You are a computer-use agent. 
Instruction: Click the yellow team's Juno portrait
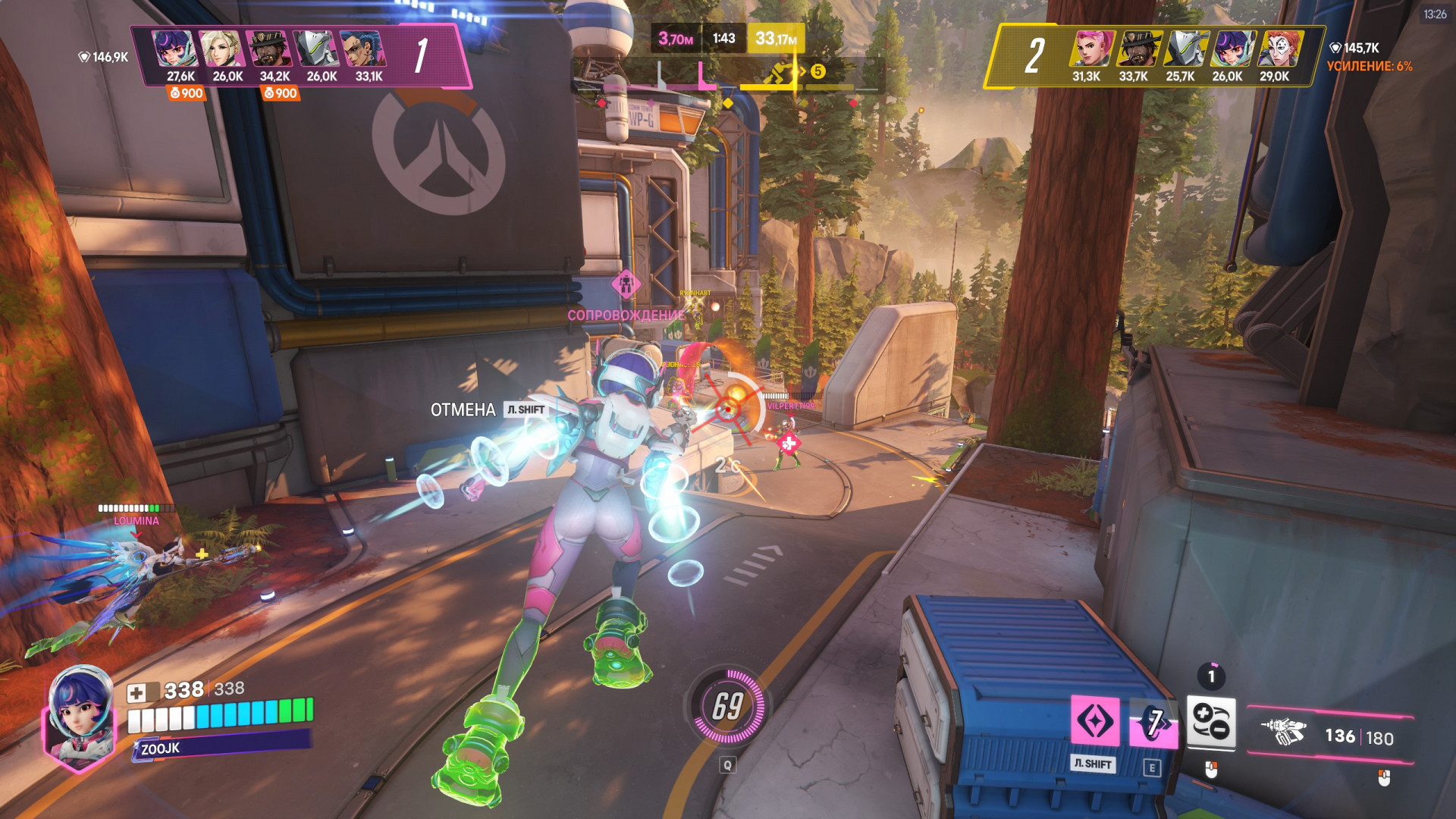1232,49
